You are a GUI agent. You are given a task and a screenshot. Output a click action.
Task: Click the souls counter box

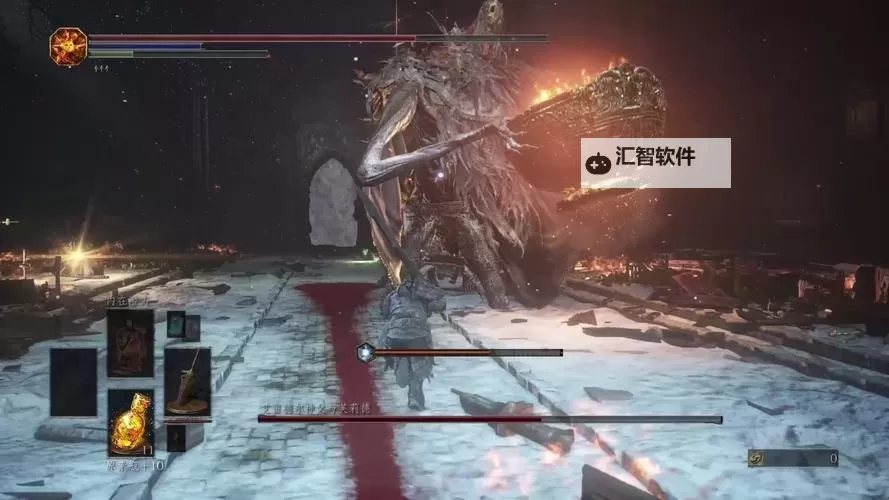point(793,458)
